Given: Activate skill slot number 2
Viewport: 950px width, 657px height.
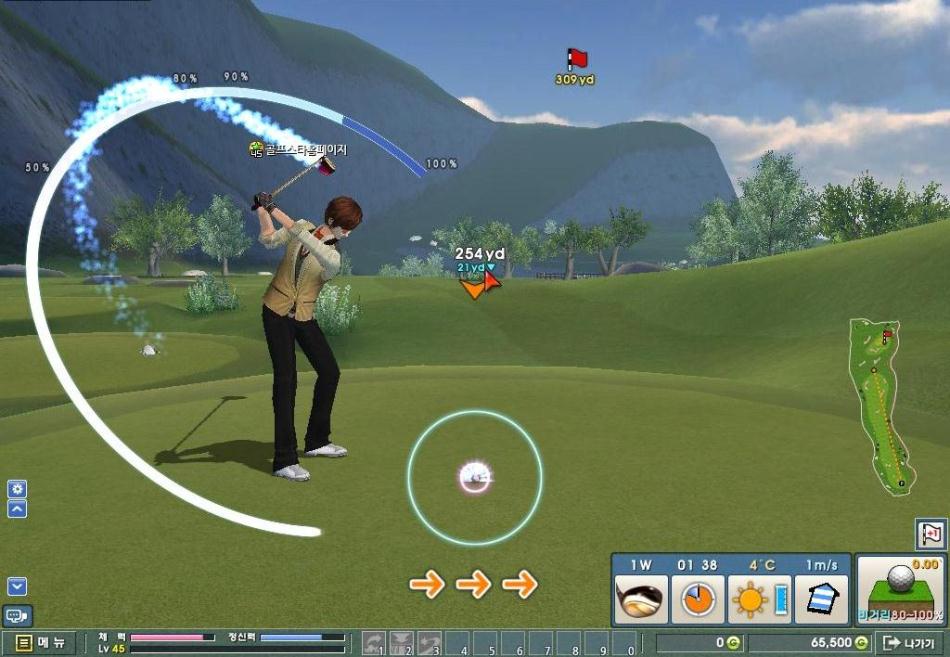Looking at the screenshot, I should click(x=402, y=643).
